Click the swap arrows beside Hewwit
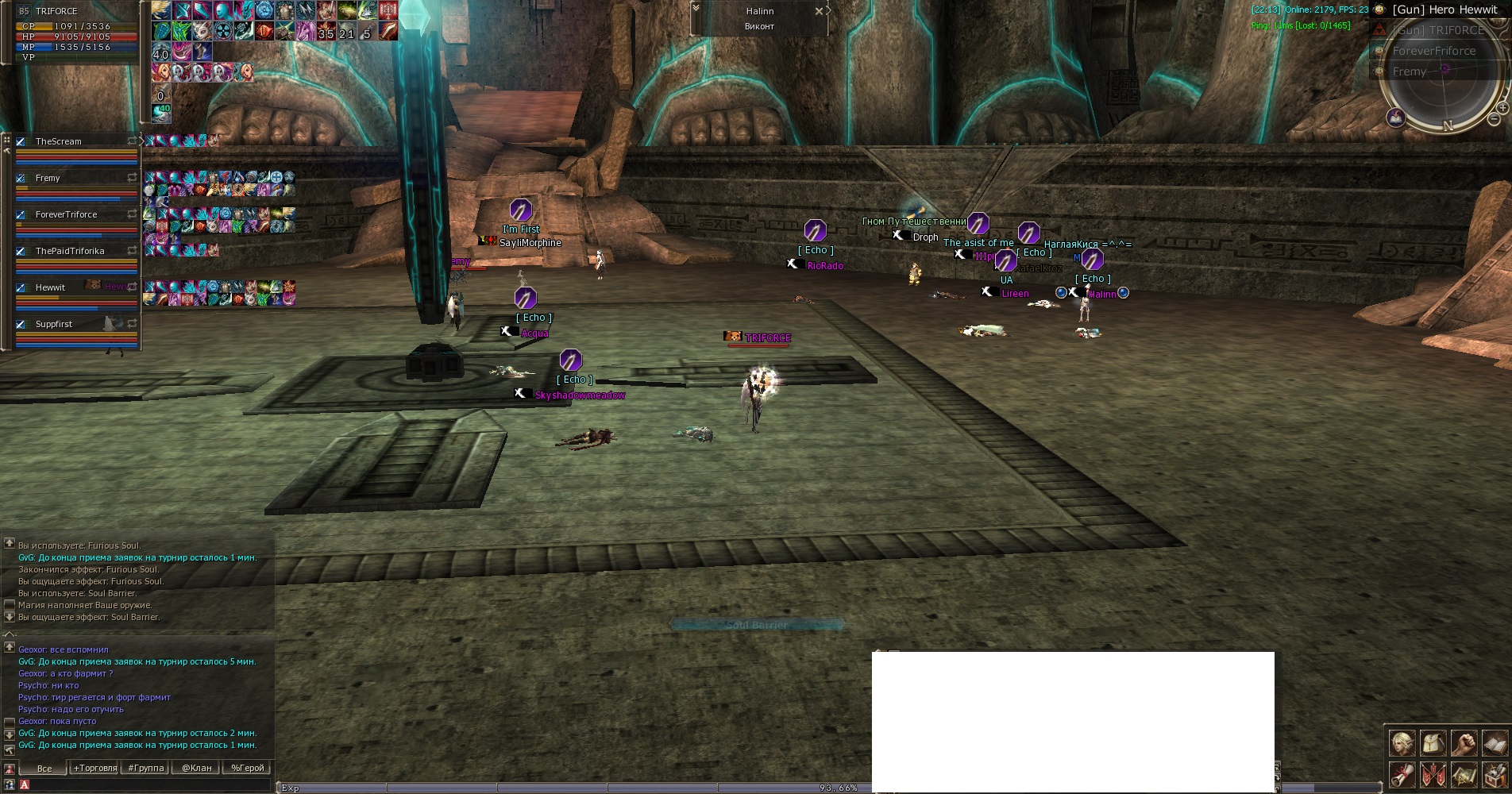Image resolution: width=1512 pixels, height=794 pixels. [x=132, y=287]
